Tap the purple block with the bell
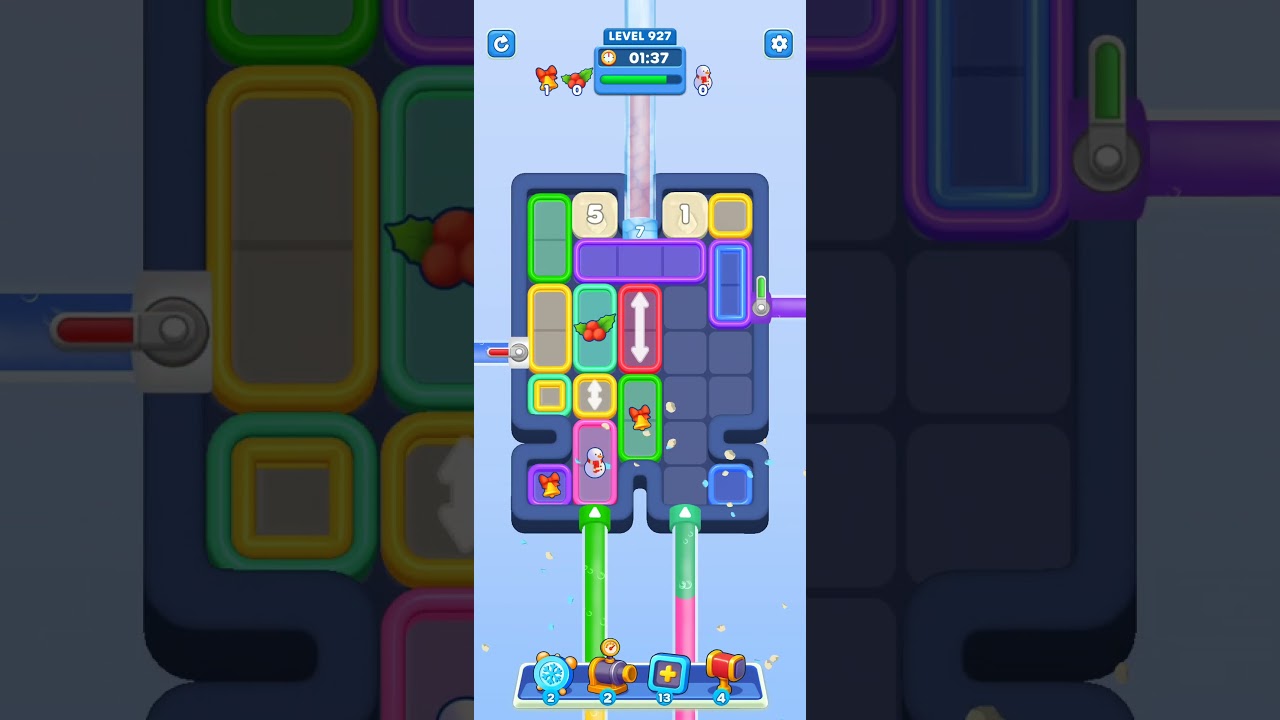Screen dimensions: 1280x720 (549, 484)
